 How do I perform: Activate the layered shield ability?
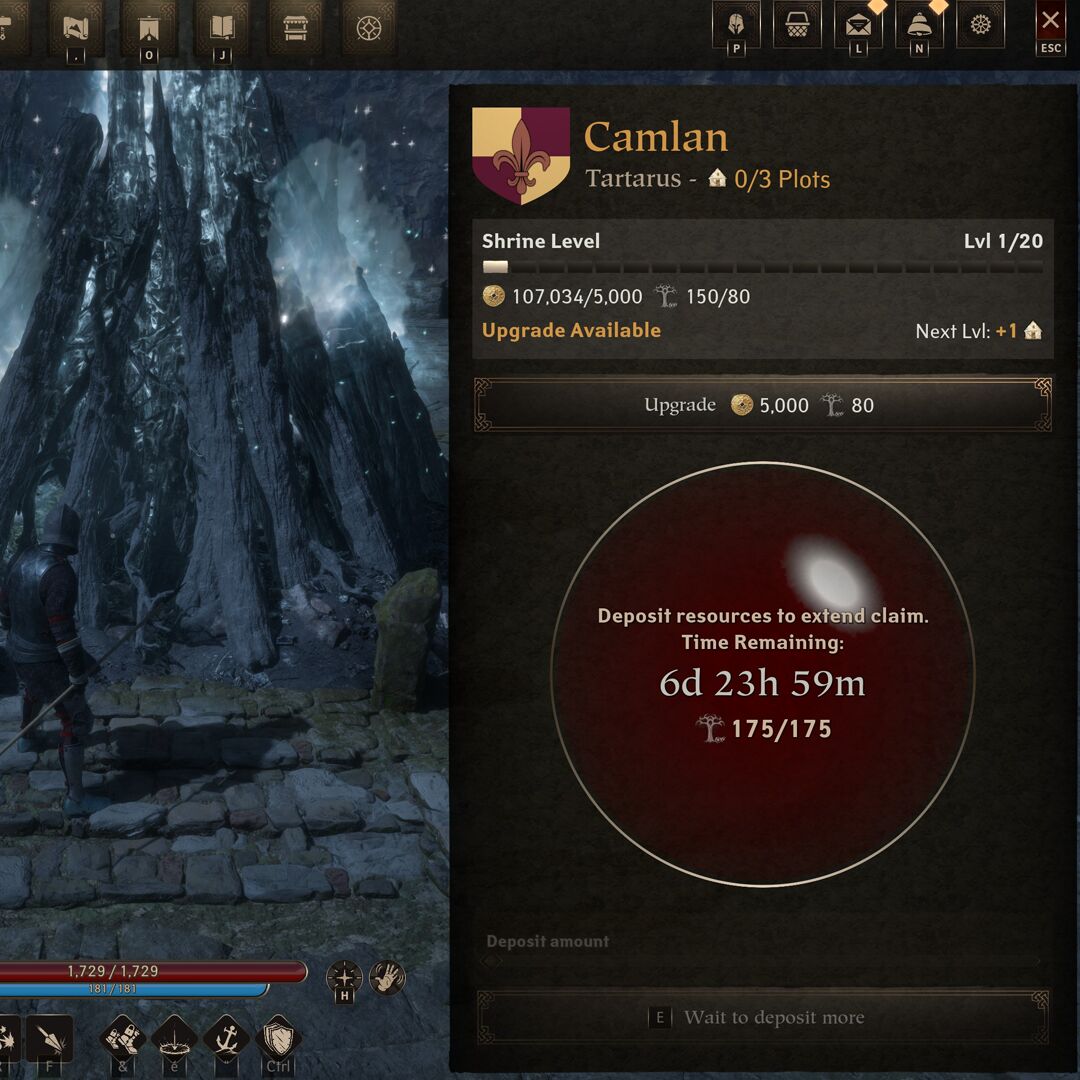coord(278,1039)
